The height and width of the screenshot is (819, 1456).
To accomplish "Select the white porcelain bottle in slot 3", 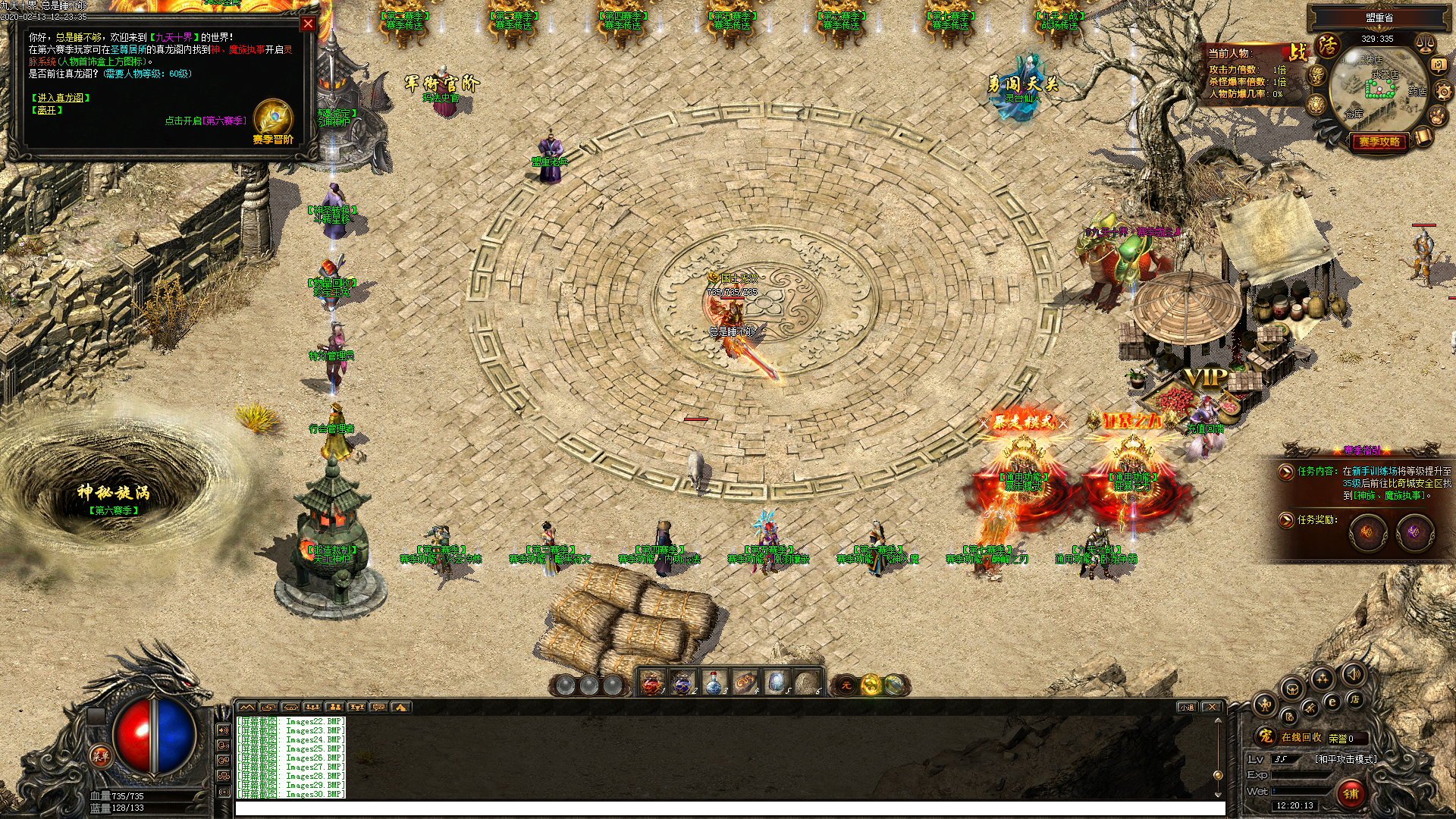I will [714, 683].
